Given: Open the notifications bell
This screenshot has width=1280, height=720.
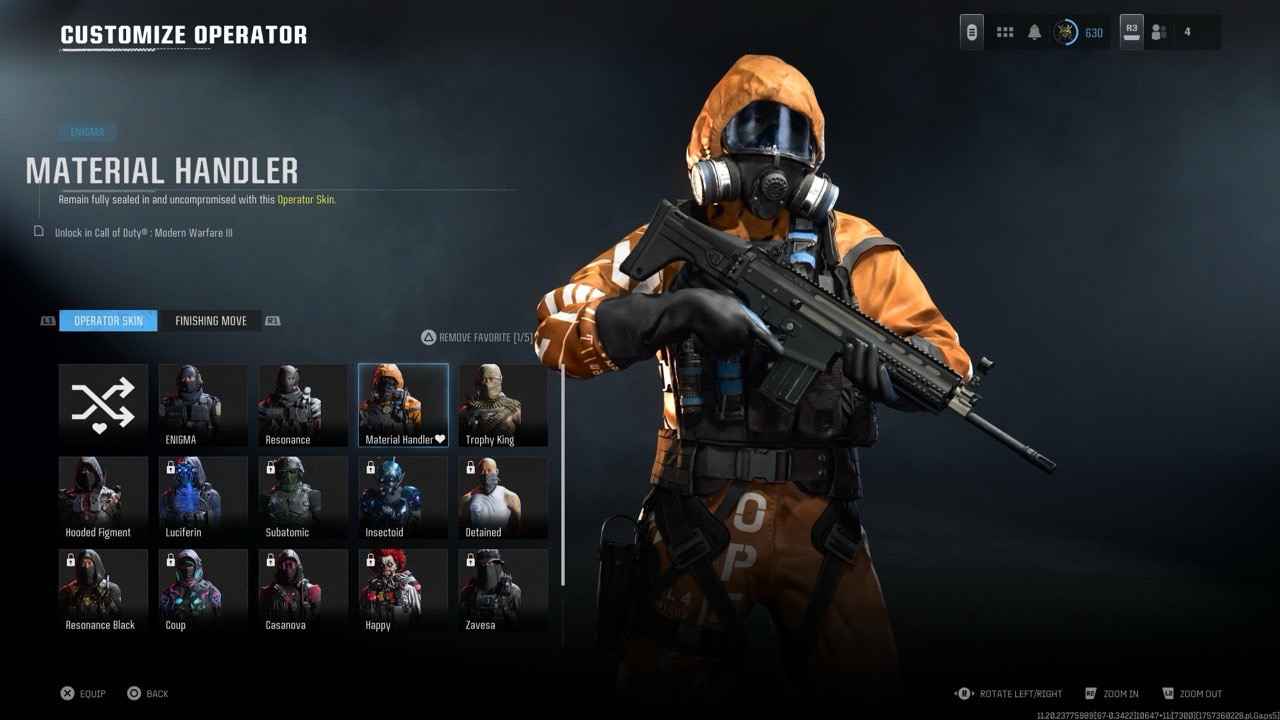Looking at the screenshot, I should pyautogui.click(x=1035, y=32).
